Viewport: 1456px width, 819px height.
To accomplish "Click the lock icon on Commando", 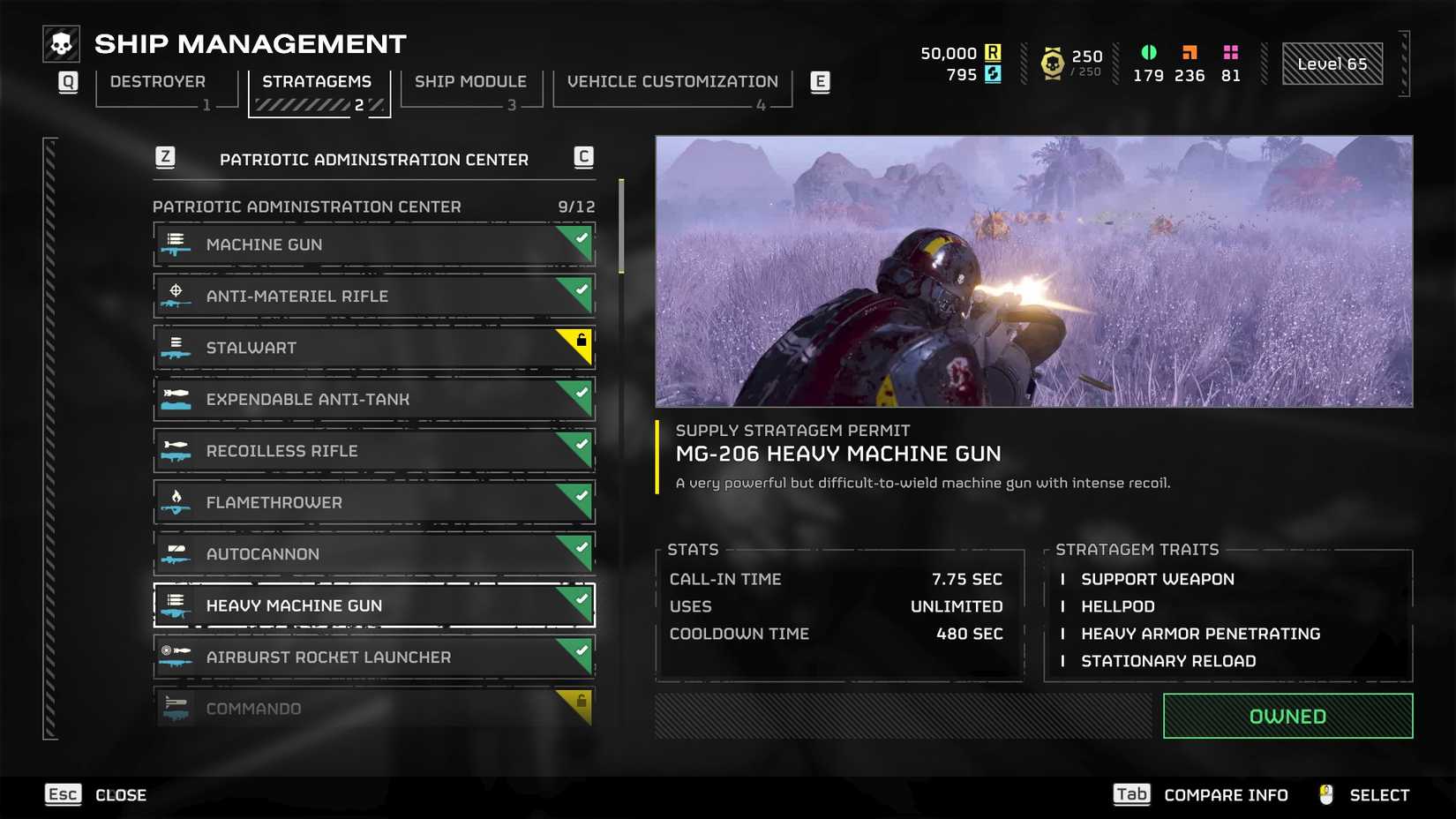I will (x=582, y=702).
